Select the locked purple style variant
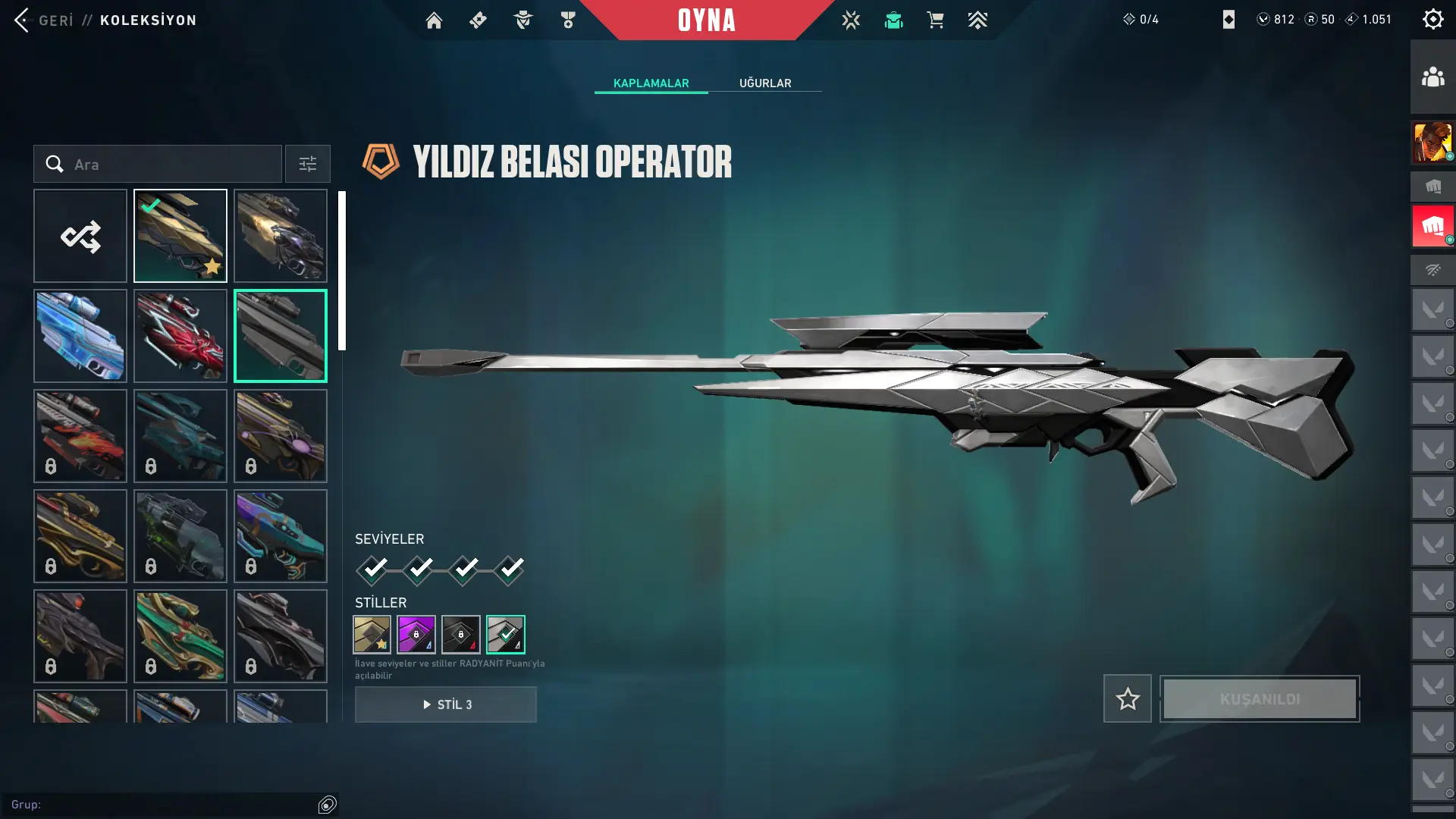 point(416,635)
